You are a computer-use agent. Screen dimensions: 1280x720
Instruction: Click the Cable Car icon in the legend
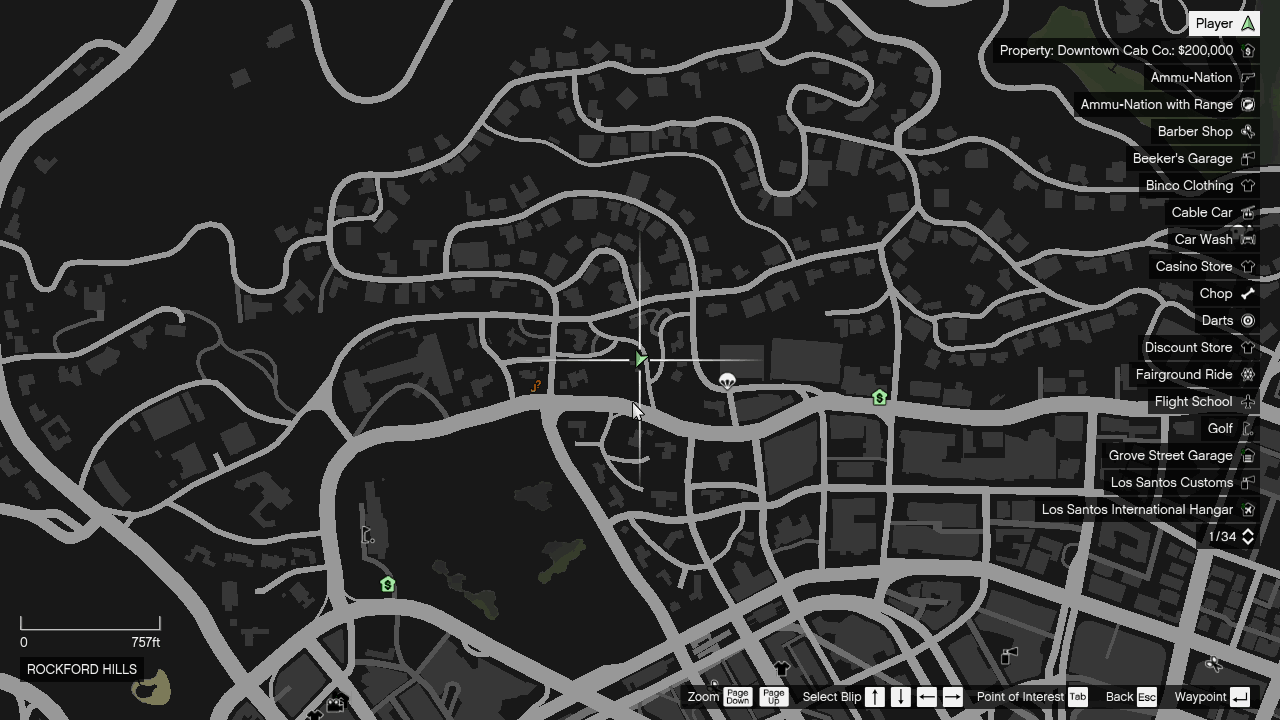click(1247, 212)
